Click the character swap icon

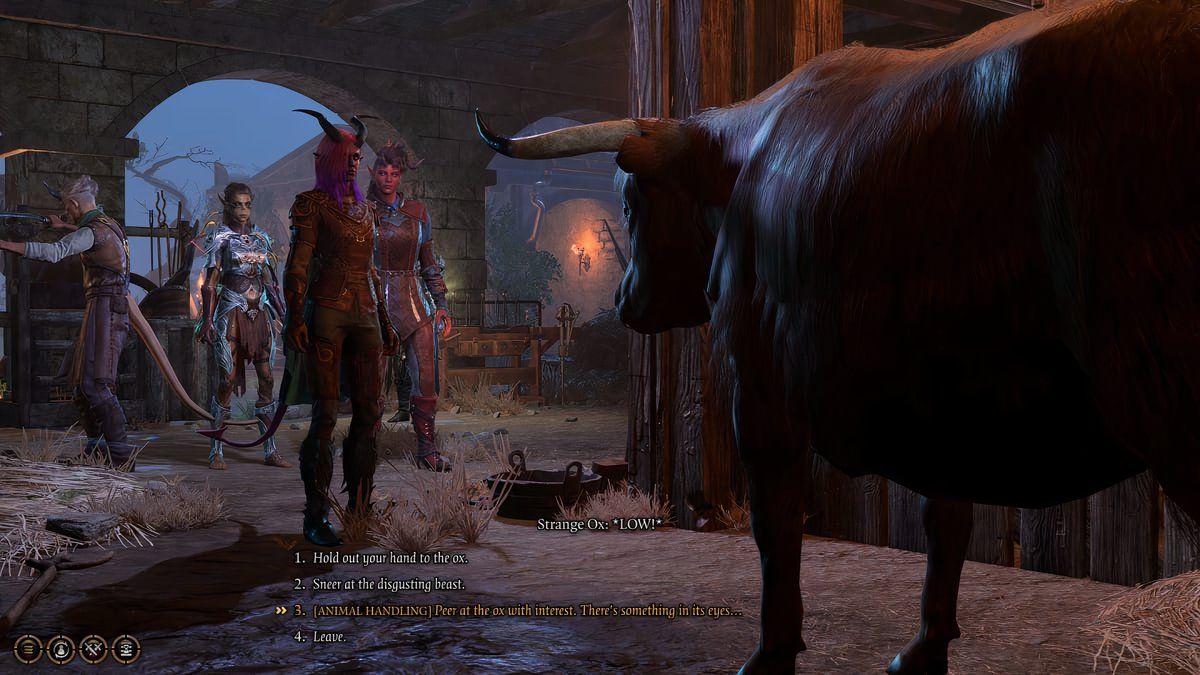60,649
